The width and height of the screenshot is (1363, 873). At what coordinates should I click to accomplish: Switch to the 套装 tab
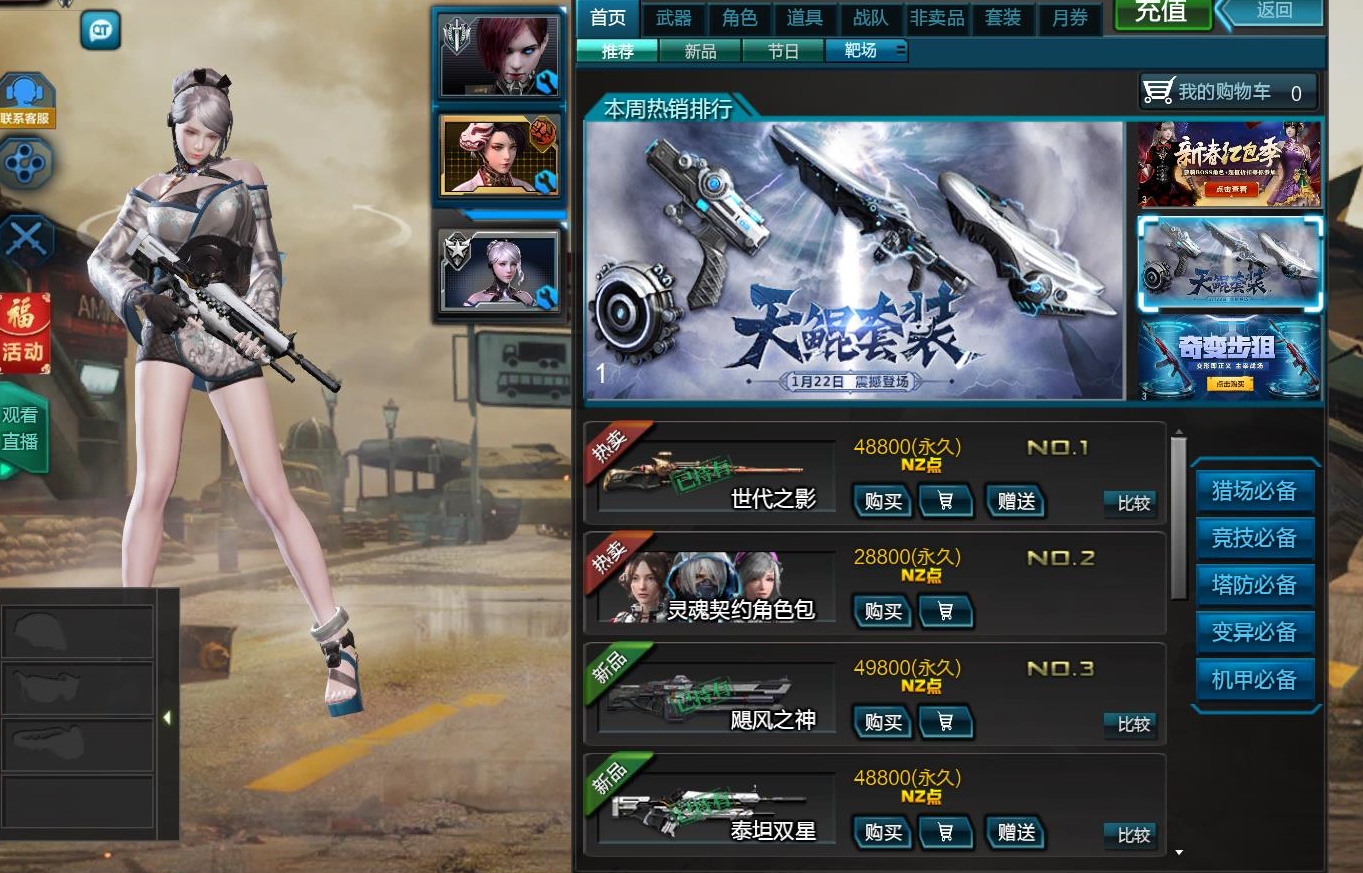point(1003,17)
